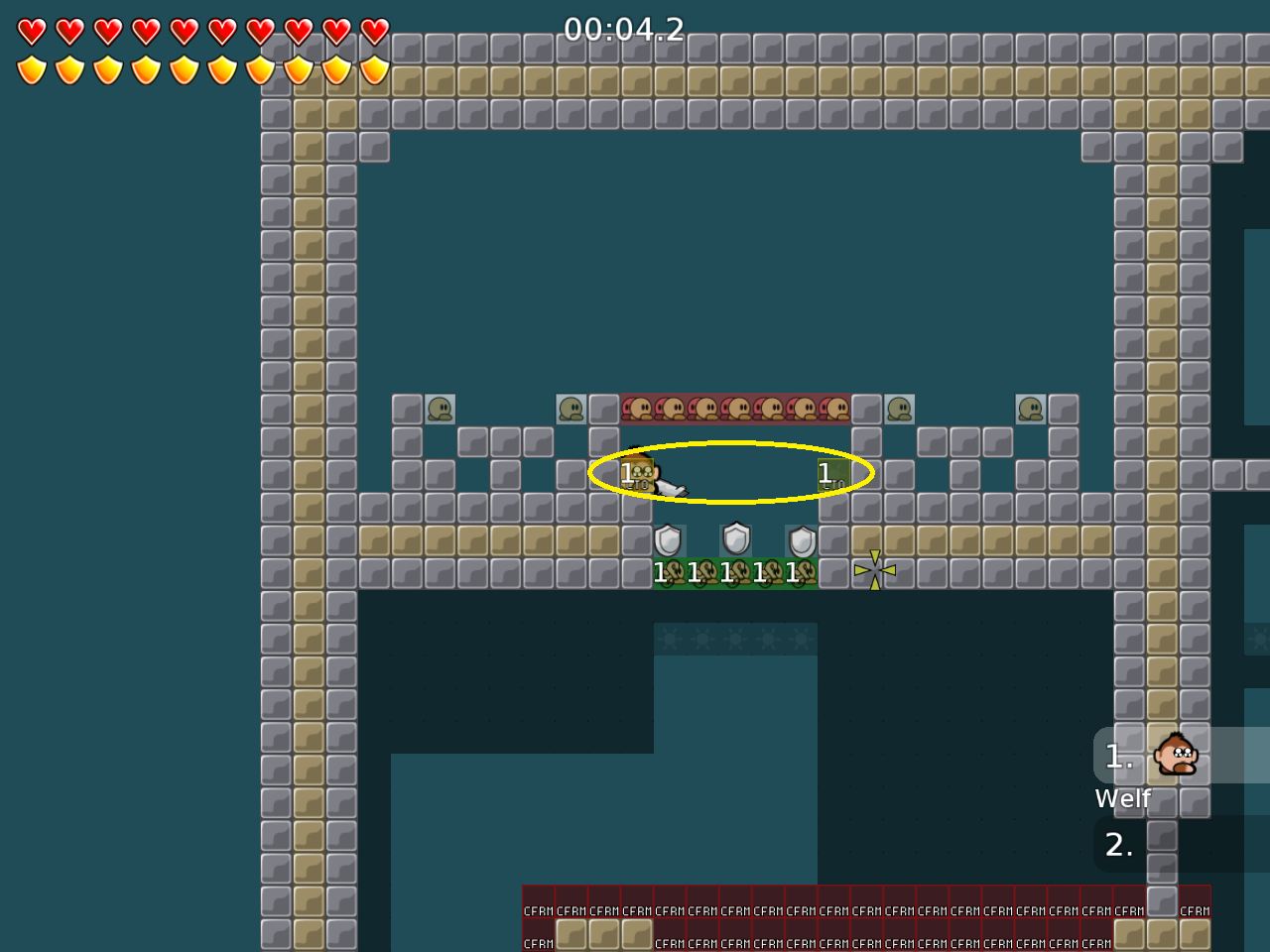The height and width of the screenshot is (952, 1270).
Task: Click the left 1 CTO token inside the yellow circle
Action: (x=636, y=474)
